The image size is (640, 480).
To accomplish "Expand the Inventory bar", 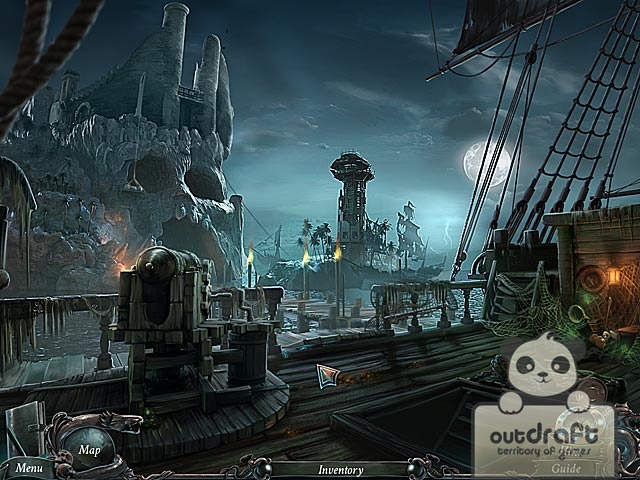I will click(340, 468).
